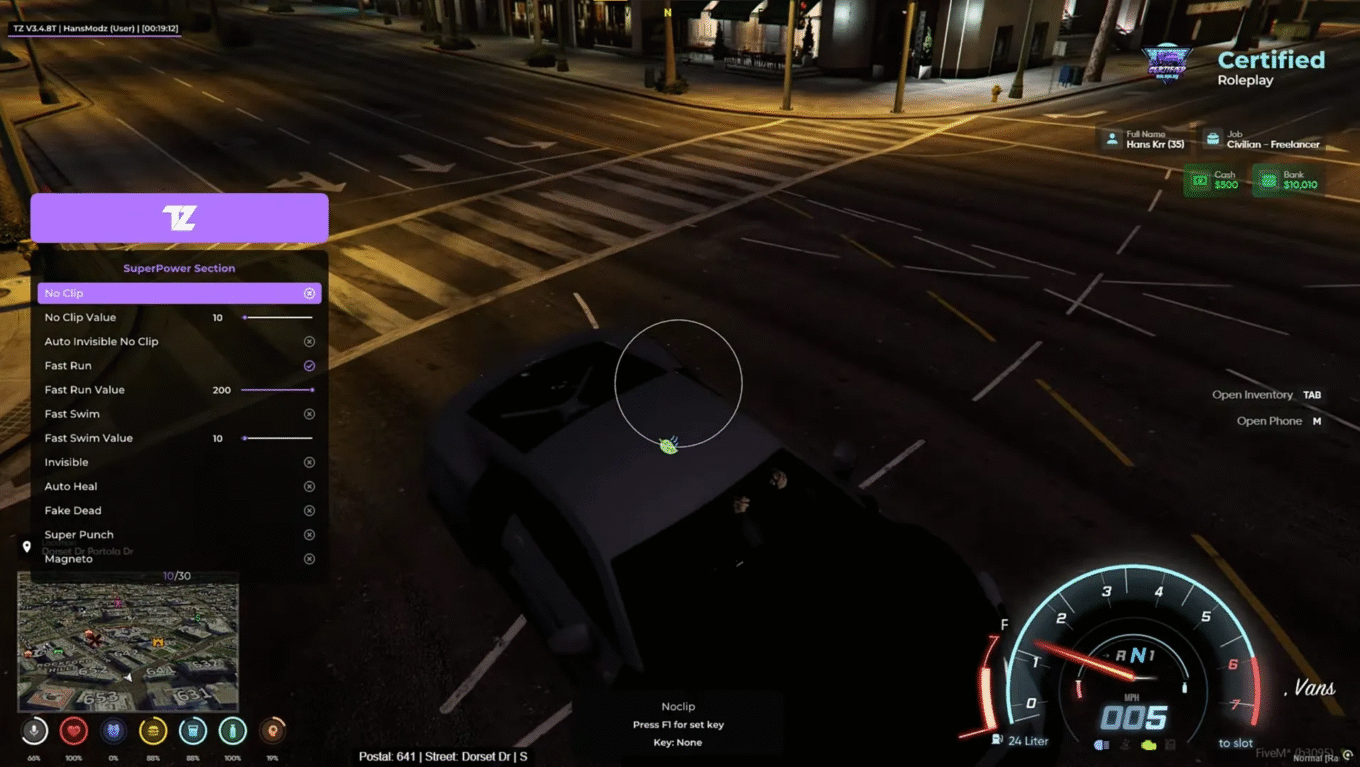Click the purple TZ menu header
The height and width of the screenshot is (767, 1360).
coord(179,218)
